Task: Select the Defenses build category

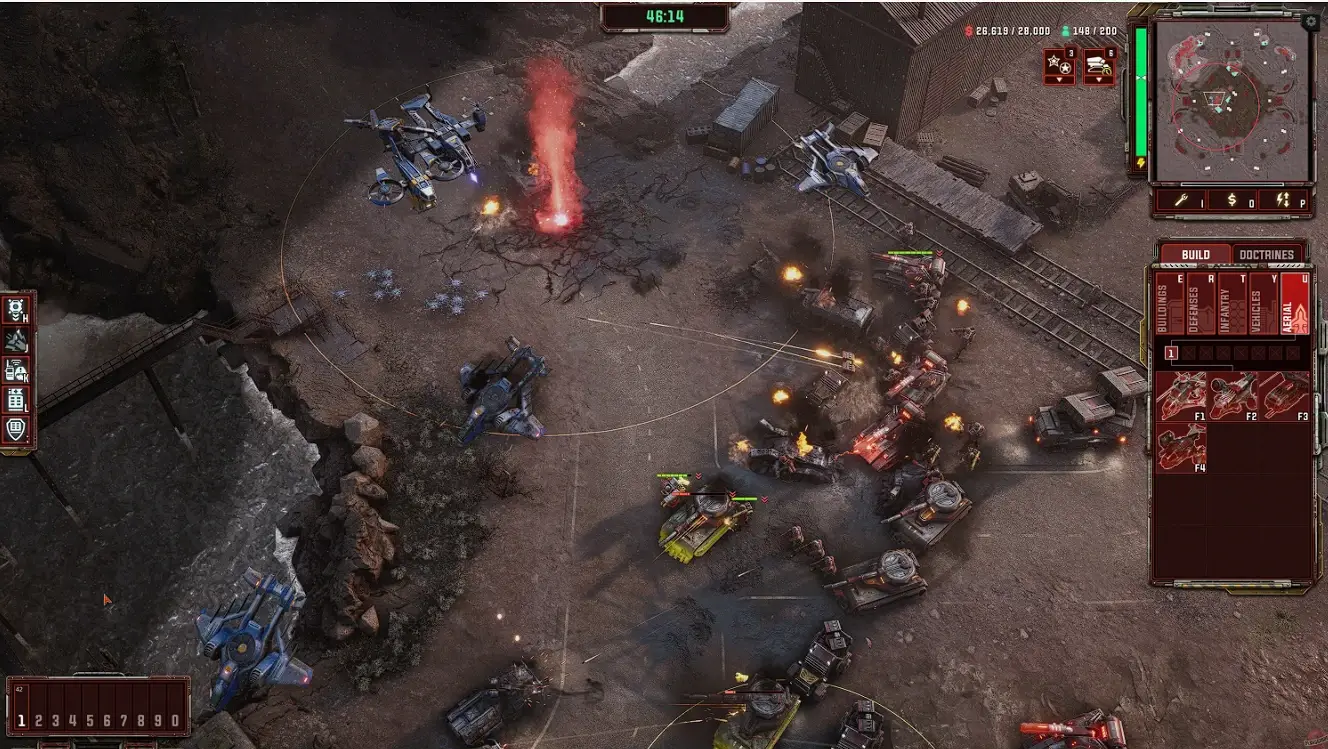Action: (x=1200, y=302)
